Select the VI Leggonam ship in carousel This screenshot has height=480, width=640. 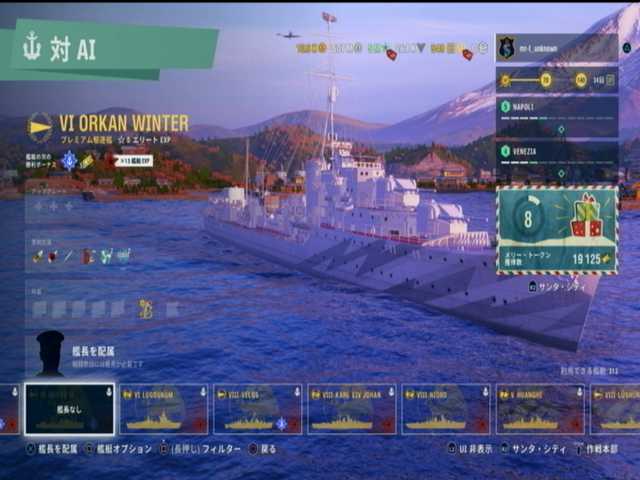164,409
